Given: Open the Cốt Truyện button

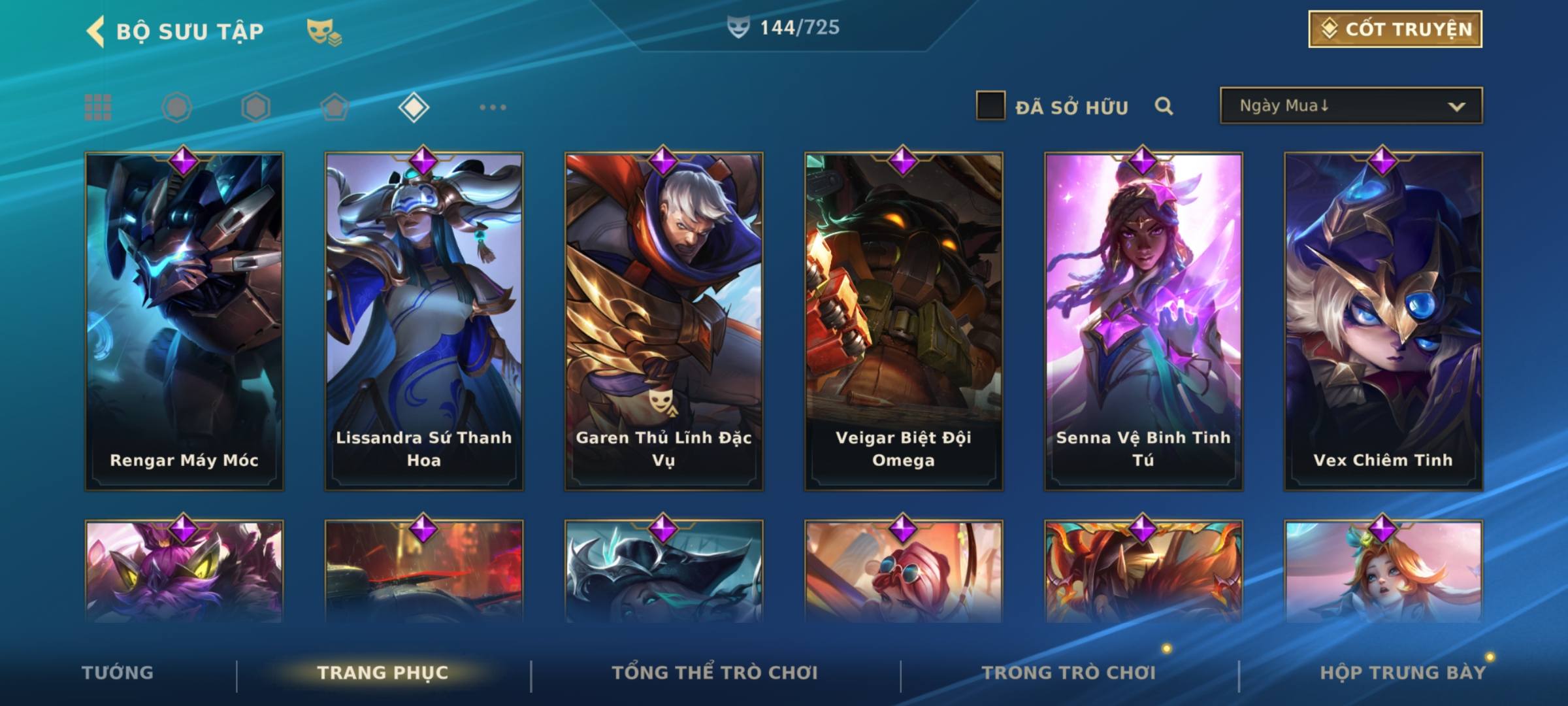Looking at the screenshot, I should [x=1395, y=29].
